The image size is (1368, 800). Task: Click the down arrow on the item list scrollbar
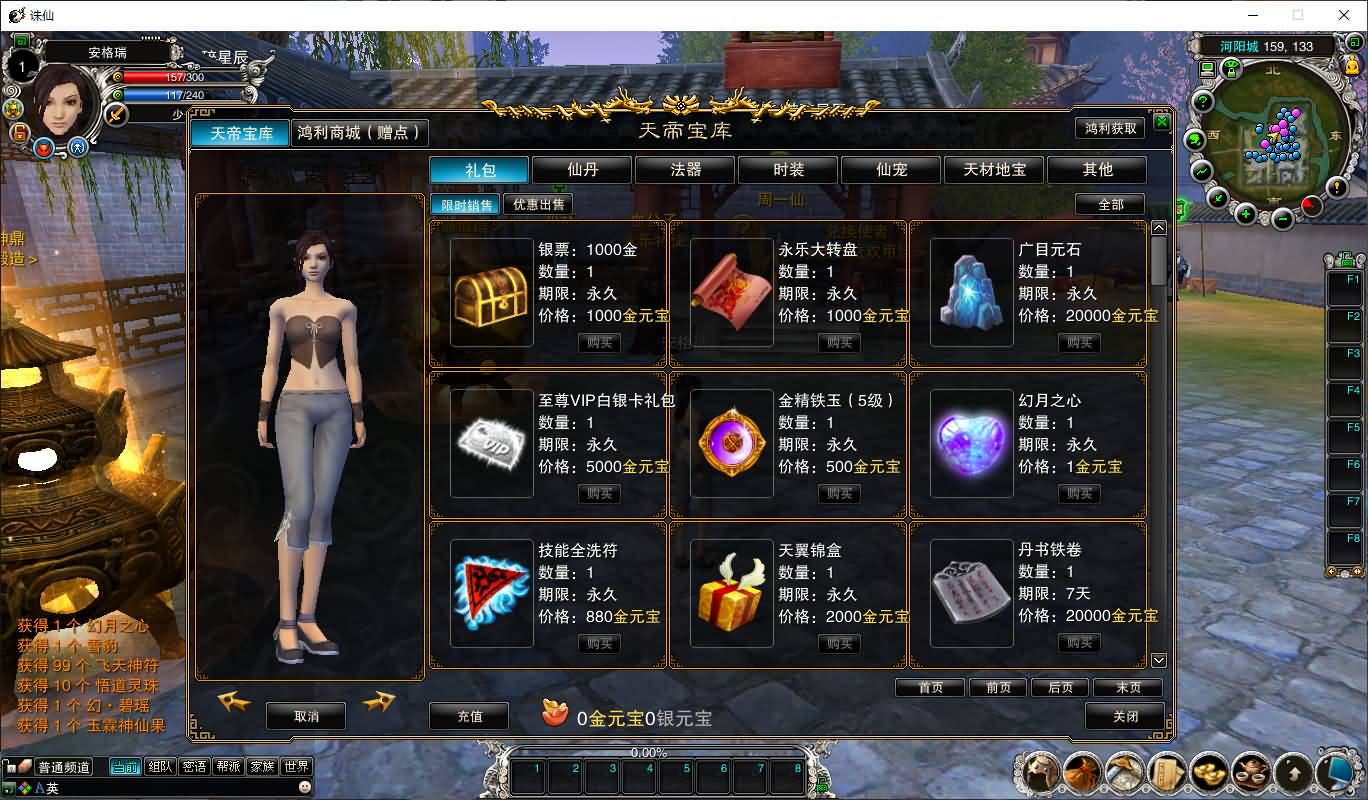(1158, 660)
